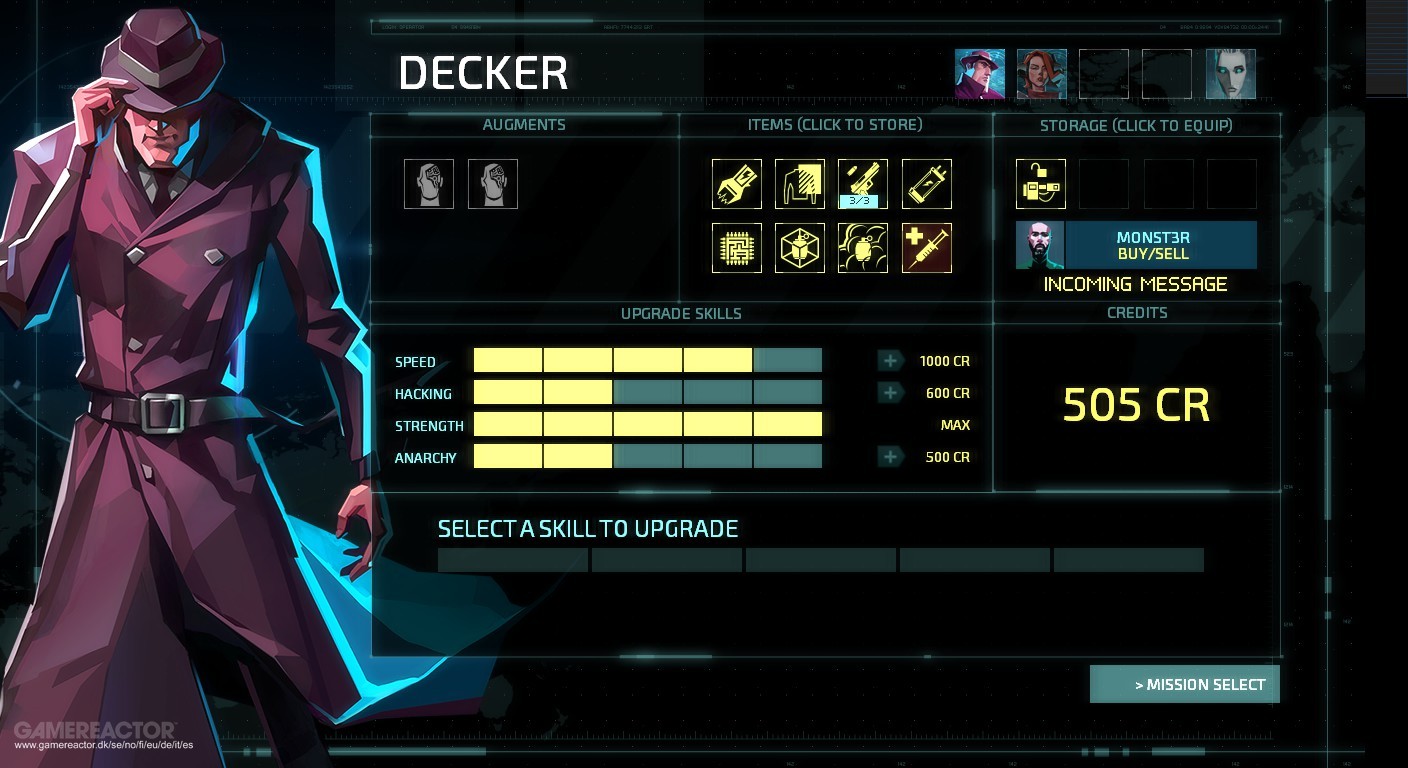This screenshot has width=1408, height=768.
Task: Click the Hacking skill progress bar
Action: [647, 392]
